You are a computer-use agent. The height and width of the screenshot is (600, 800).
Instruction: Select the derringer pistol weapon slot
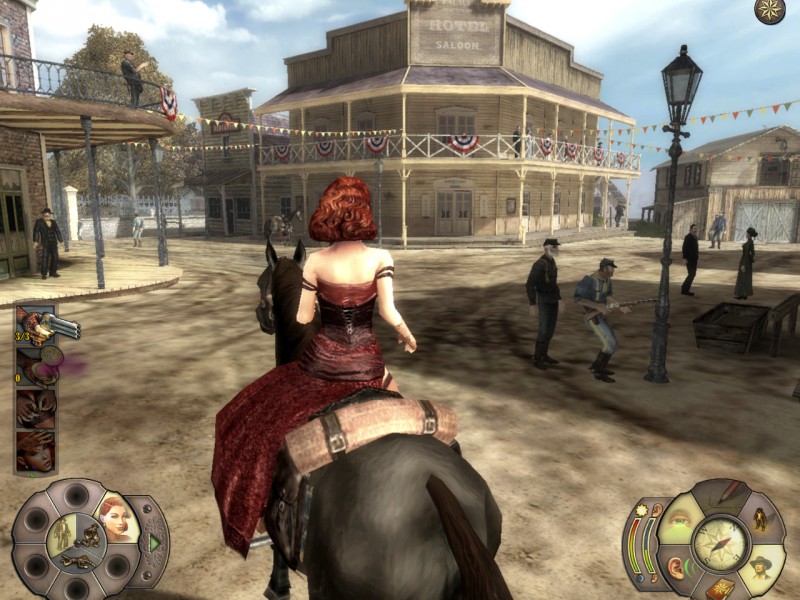(x=36, y=326)
